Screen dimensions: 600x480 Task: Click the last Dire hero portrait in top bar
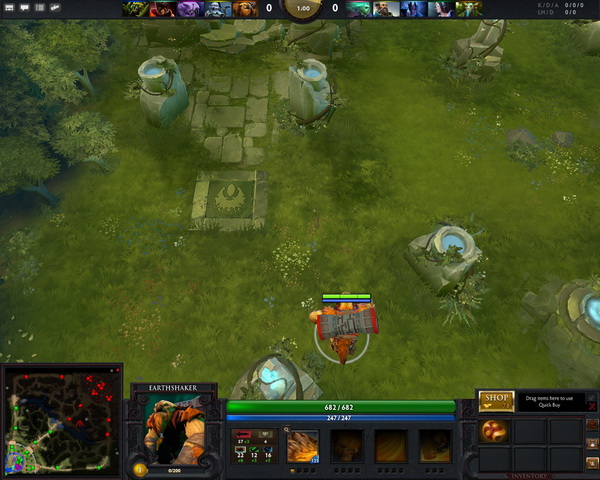pyautogui.click(x=466, y=9)
